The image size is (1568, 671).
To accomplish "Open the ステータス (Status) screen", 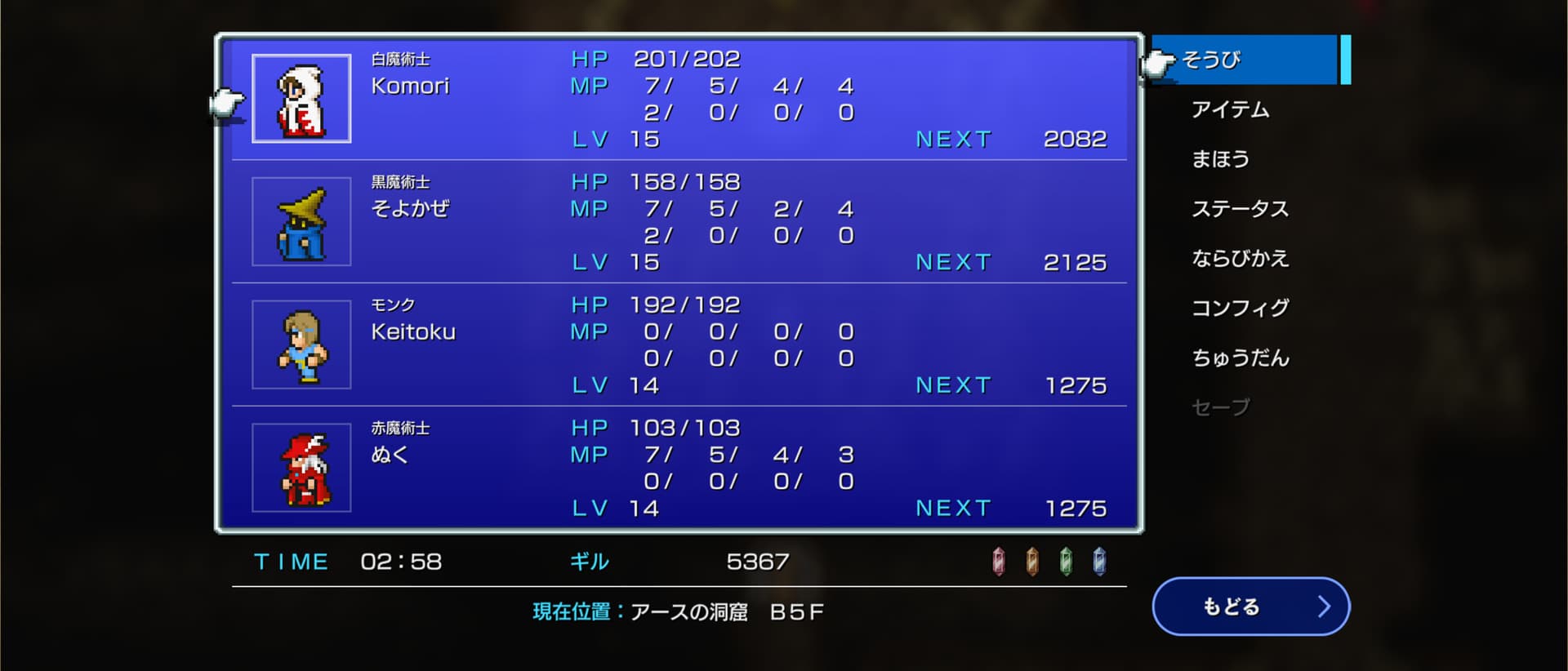I will pos(1240,209).
